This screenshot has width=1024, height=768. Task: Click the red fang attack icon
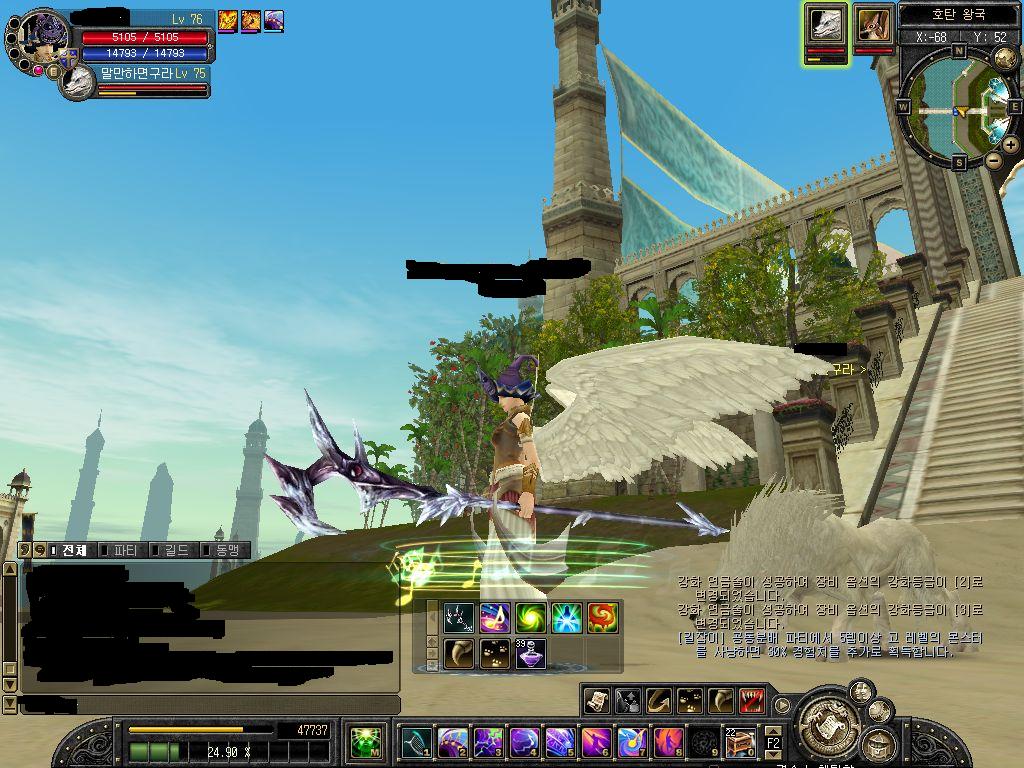[x=753, y=701]
